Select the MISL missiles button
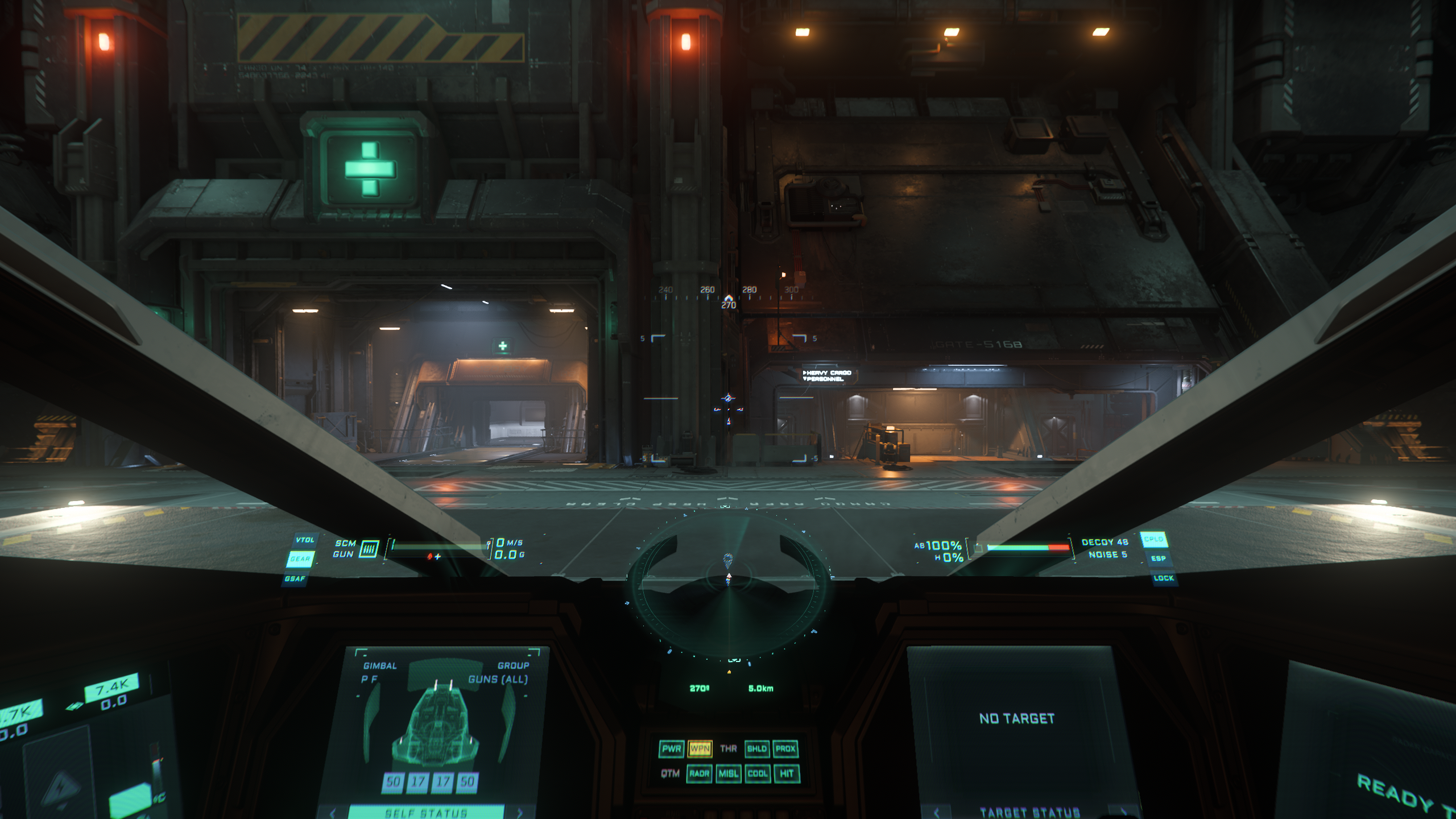 (x=728, y=773)
